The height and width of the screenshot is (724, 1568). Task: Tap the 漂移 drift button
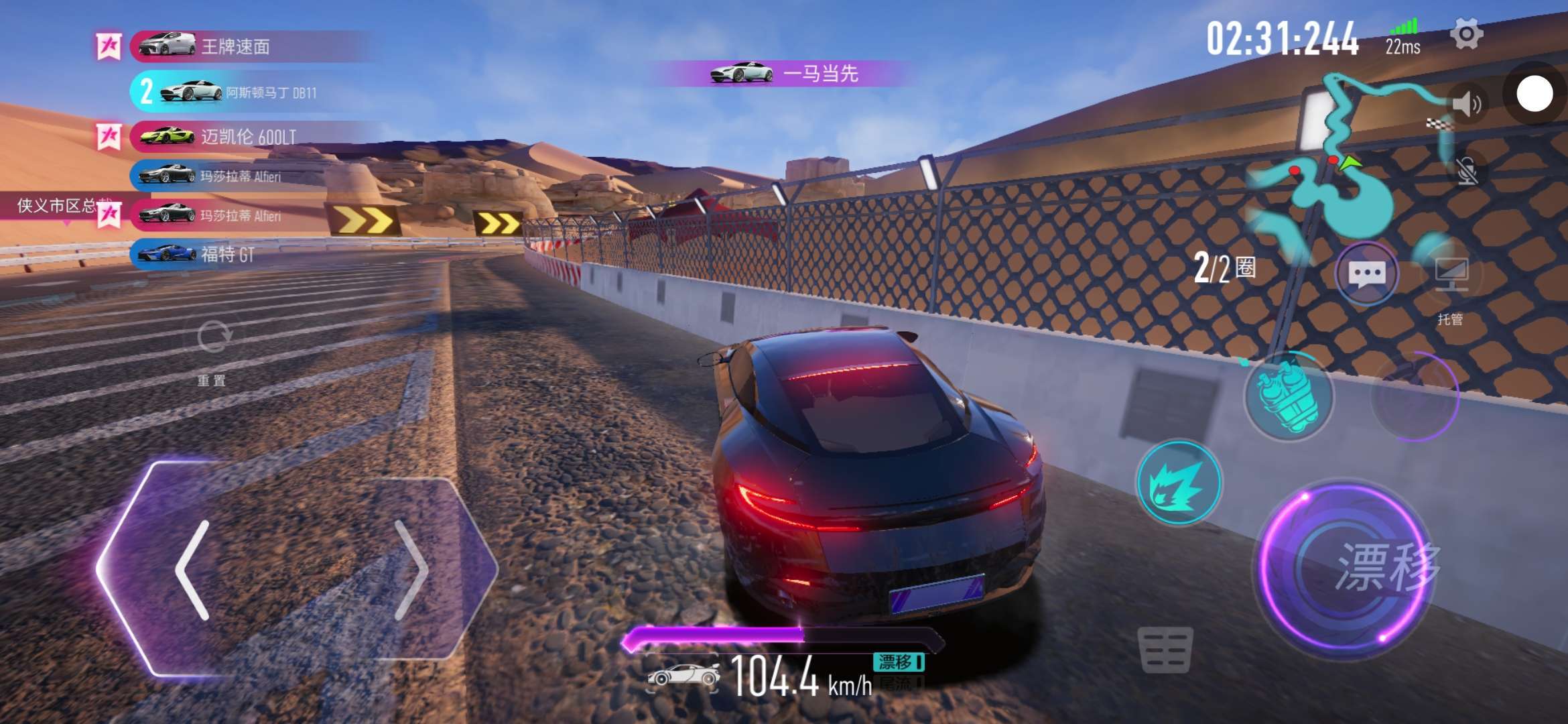pos(1347,568)
